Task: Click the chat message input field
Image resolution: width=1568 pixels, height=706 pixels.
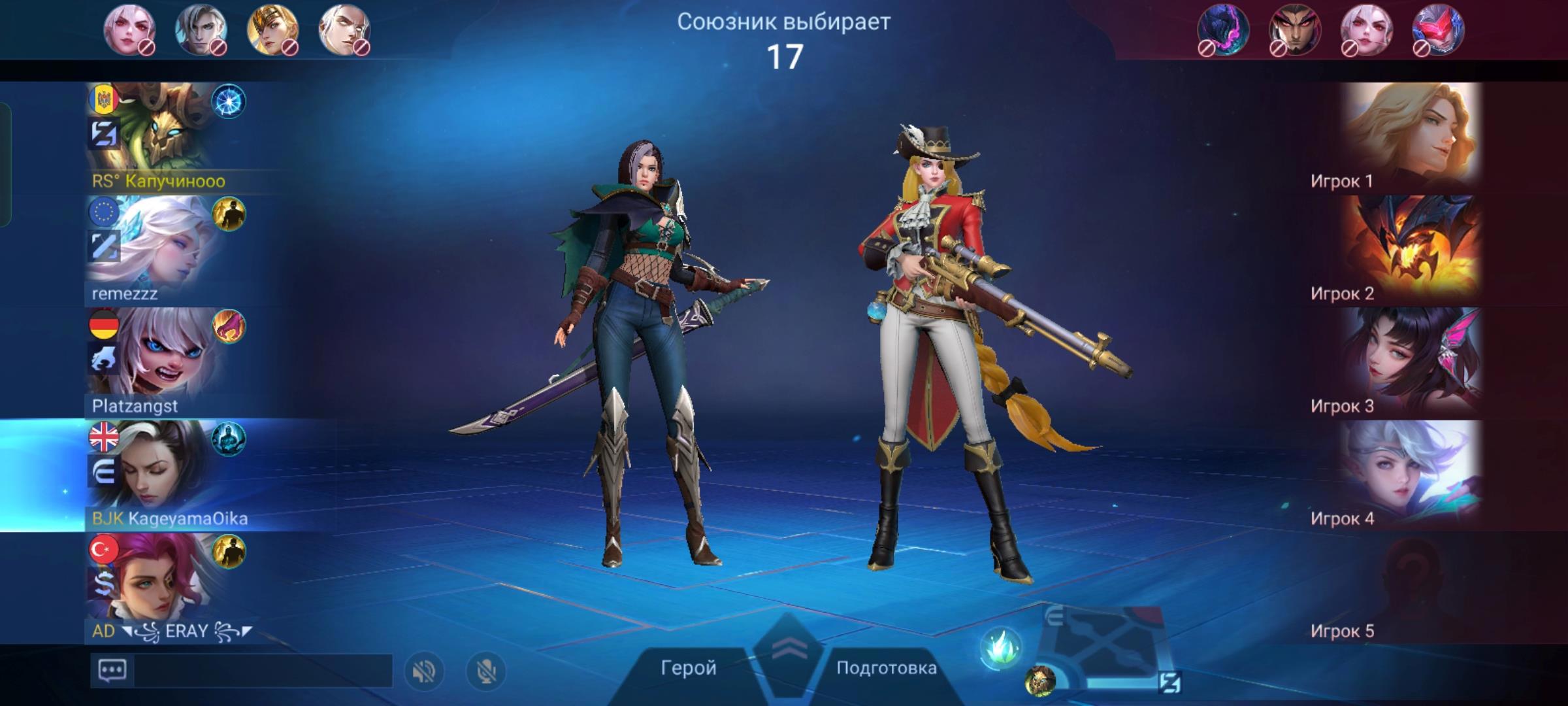Action: click(263, 671)
